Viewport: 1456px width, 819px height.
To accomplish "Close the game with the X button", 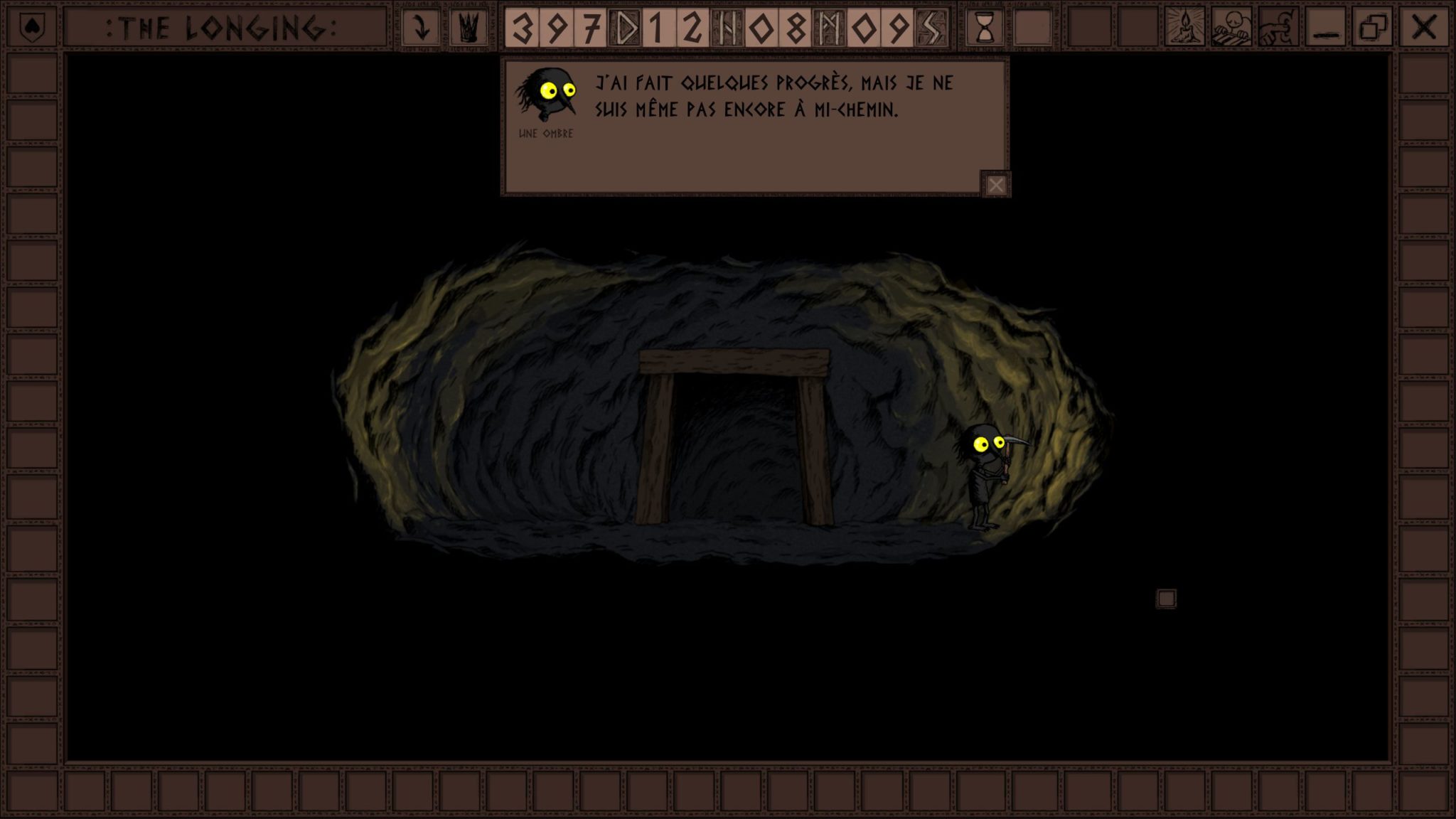I will coord(1423,28).
